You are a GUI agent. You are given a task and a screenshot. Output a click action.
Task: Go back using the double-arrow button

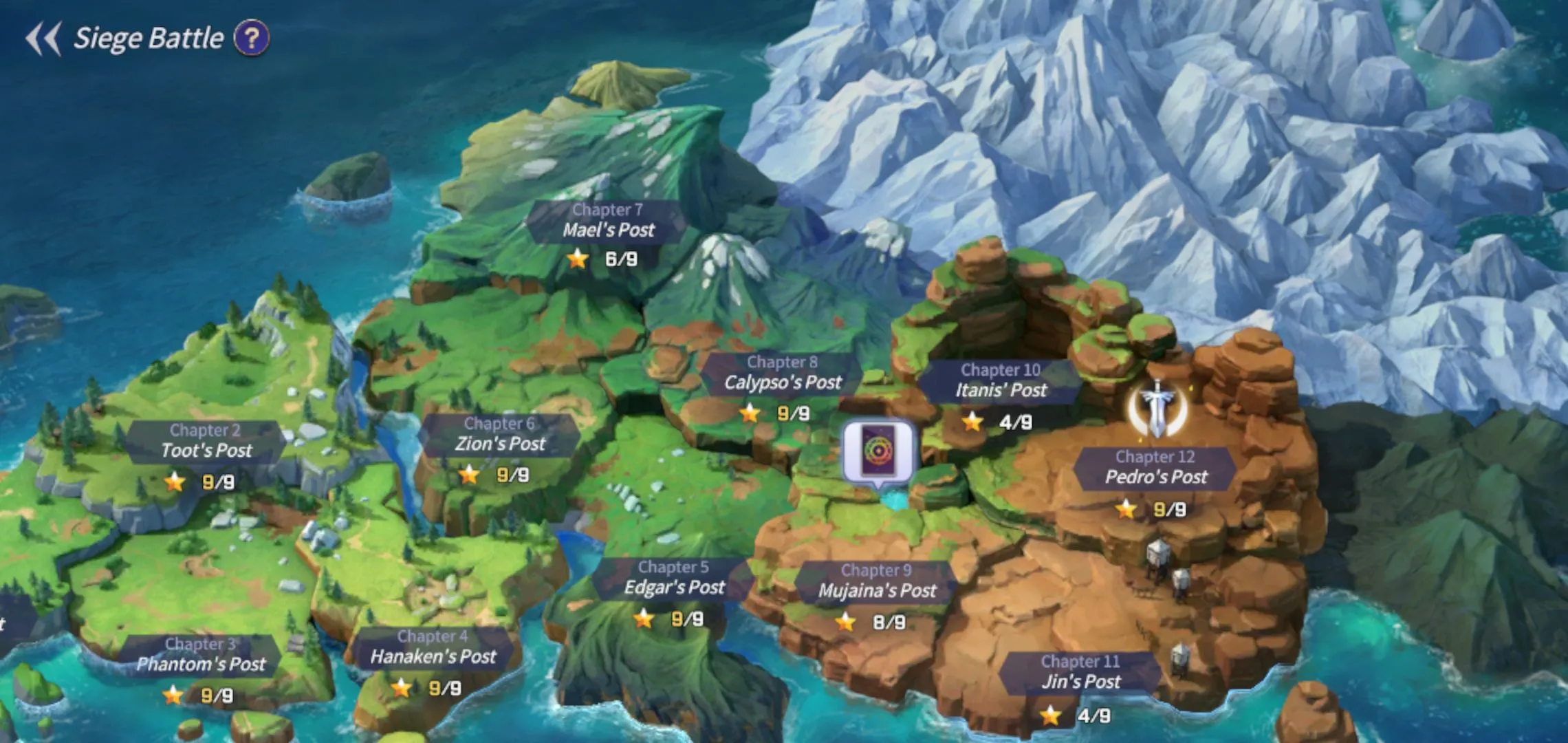point(43,39)
